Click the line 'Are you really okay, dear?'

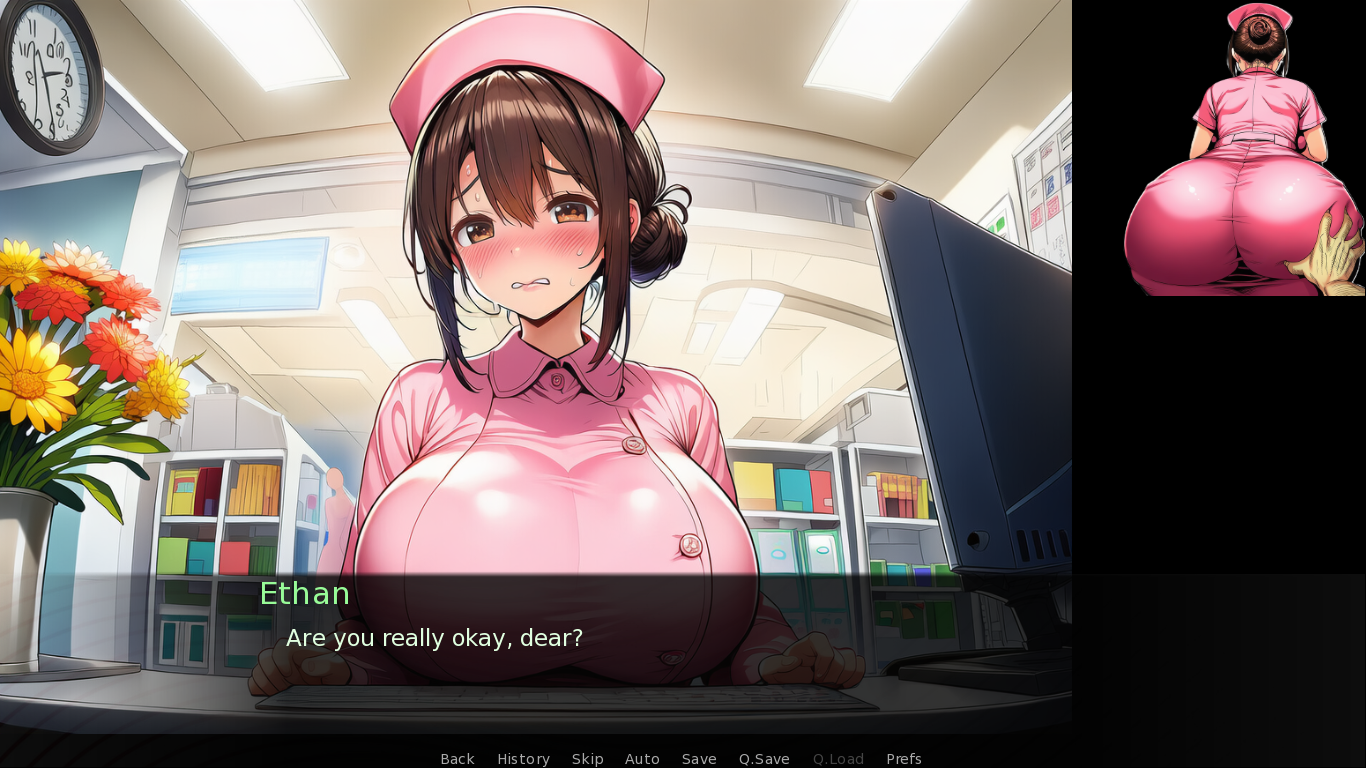pyautogui.click(x=435, y=638)
